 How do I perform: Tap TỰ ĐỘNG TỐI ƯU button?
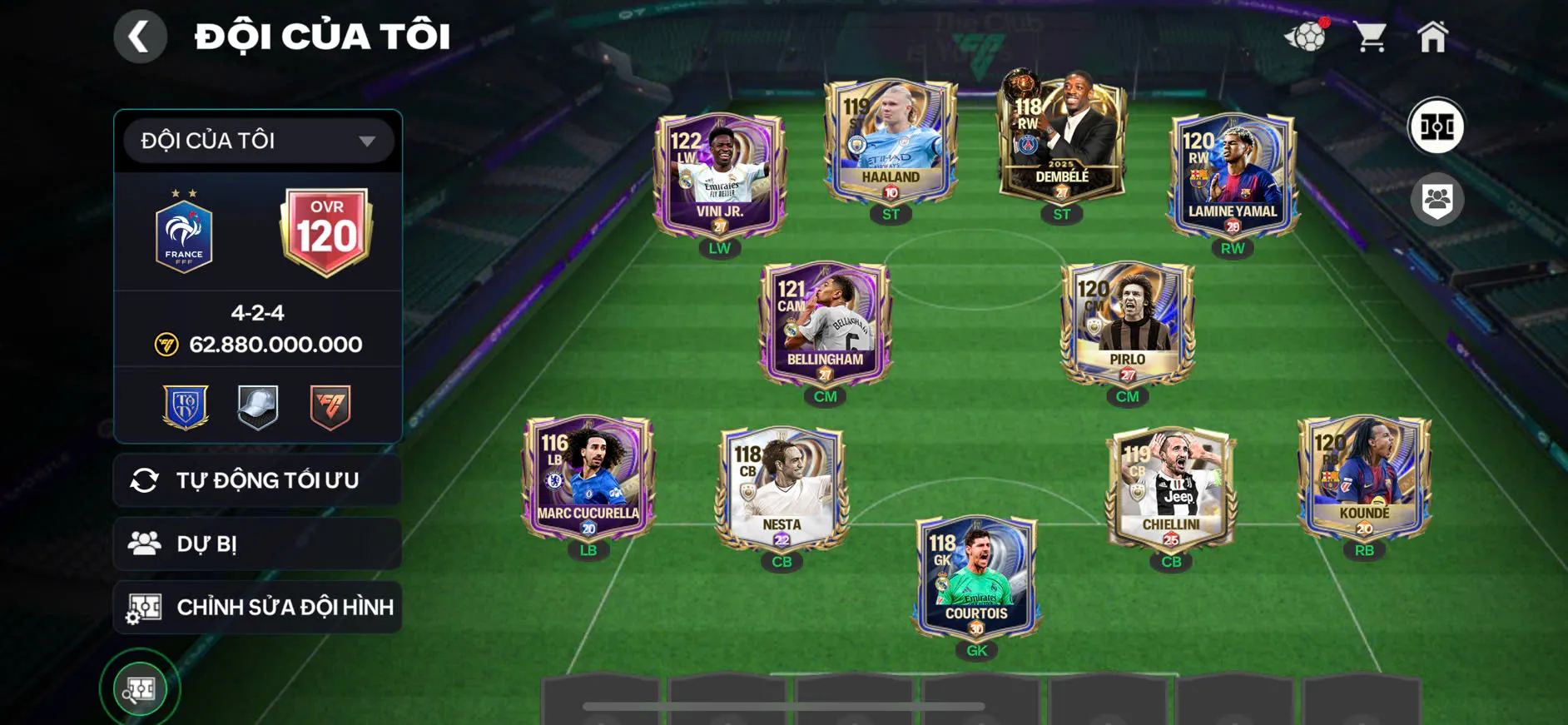click(258, 480)
